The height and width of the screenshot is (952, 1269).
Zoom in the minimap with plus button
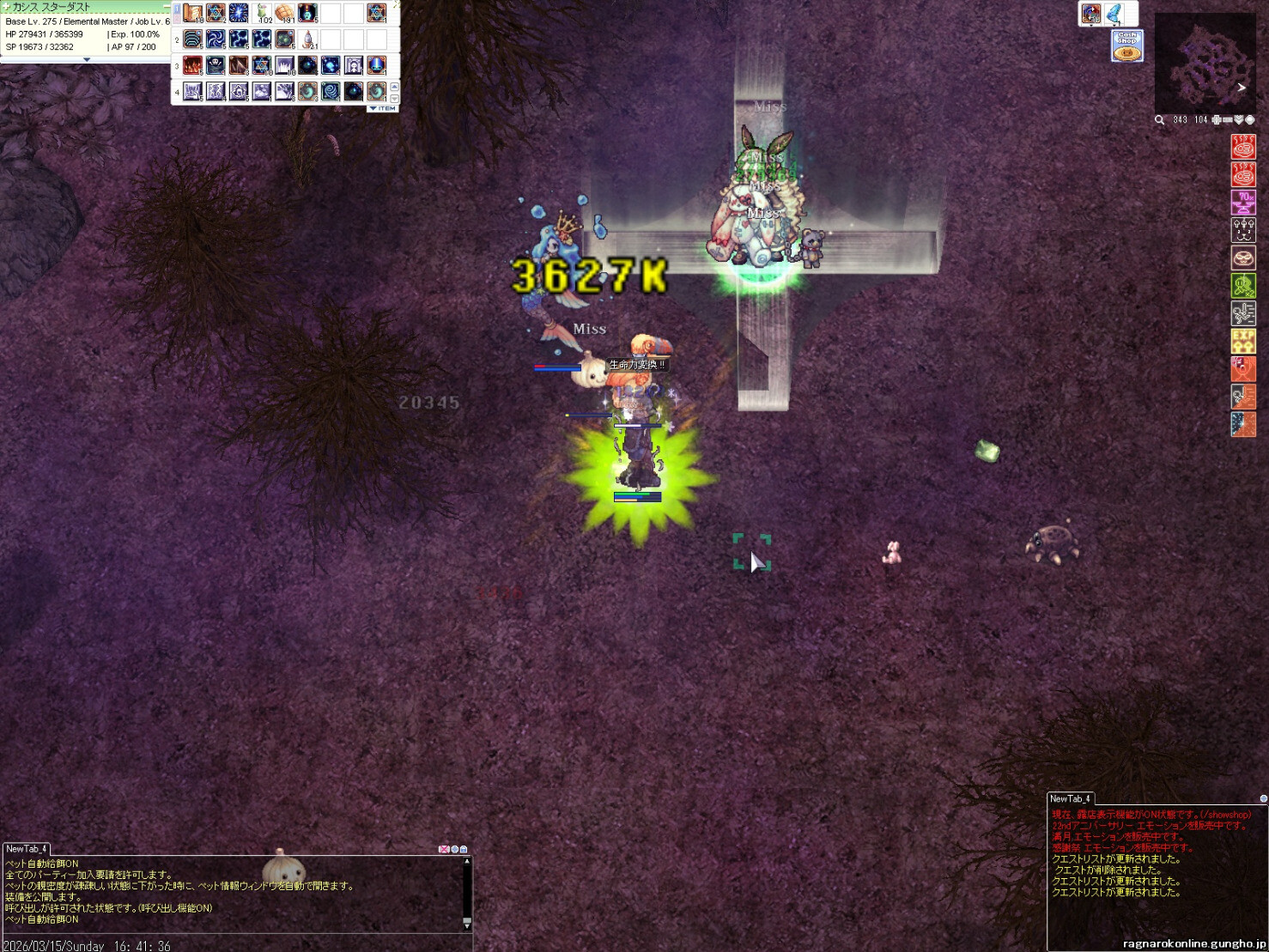1217,120
